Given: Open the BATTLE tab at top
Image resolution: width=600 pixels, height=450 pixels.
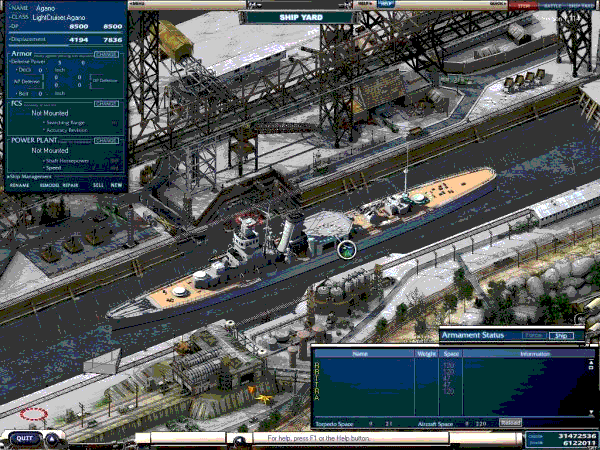Looking at the screenshot, I should tap(551, 5).
